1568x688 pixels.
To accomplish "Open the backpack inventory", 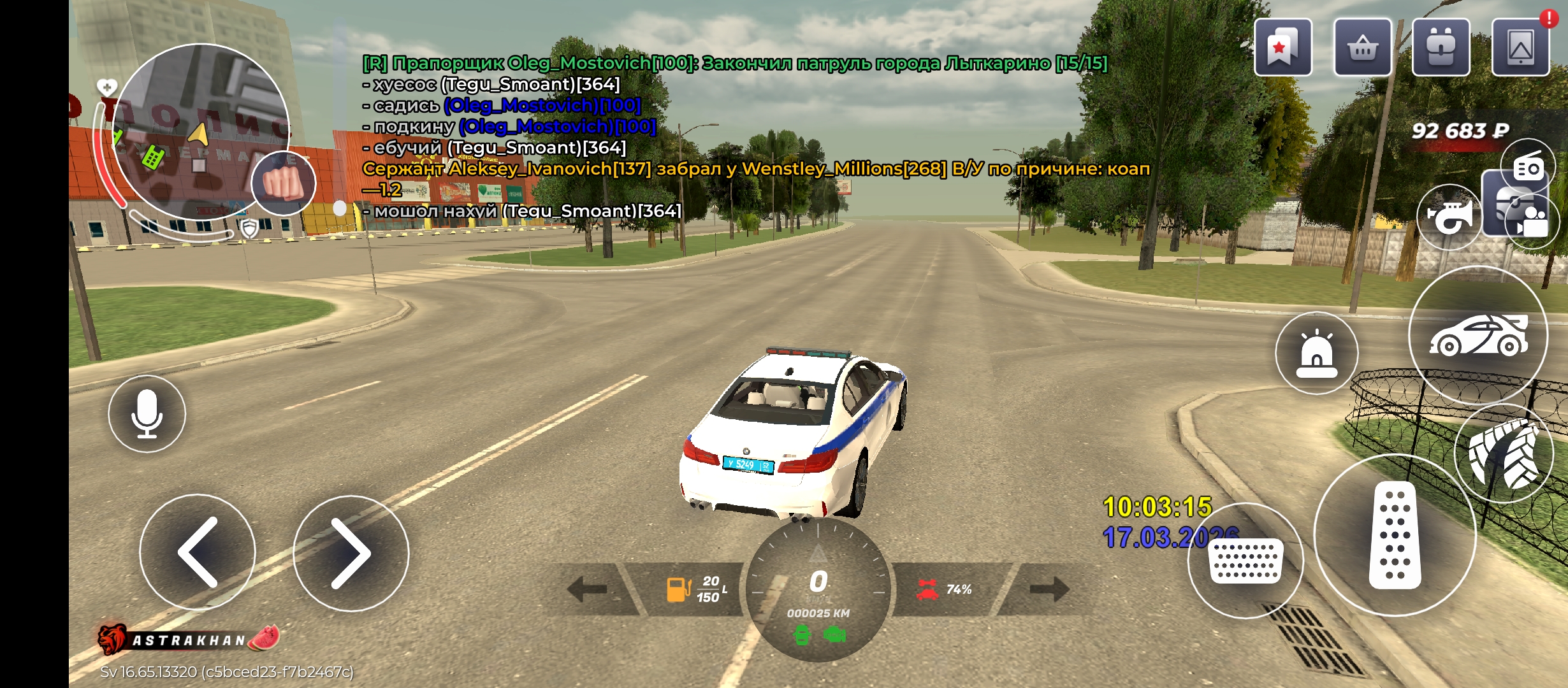I will [x=1441, y=48].
